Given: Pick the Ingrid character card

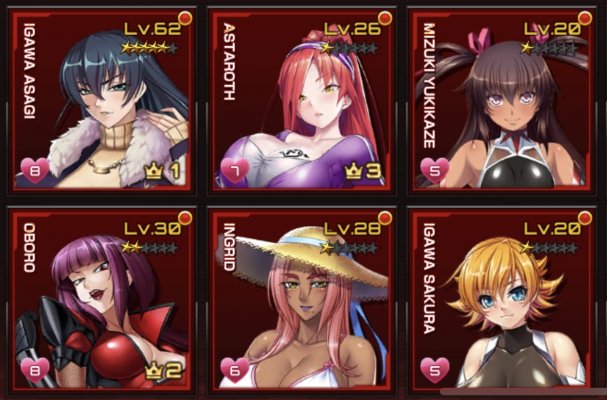Looking at the screenshot, I should (301, 300).
